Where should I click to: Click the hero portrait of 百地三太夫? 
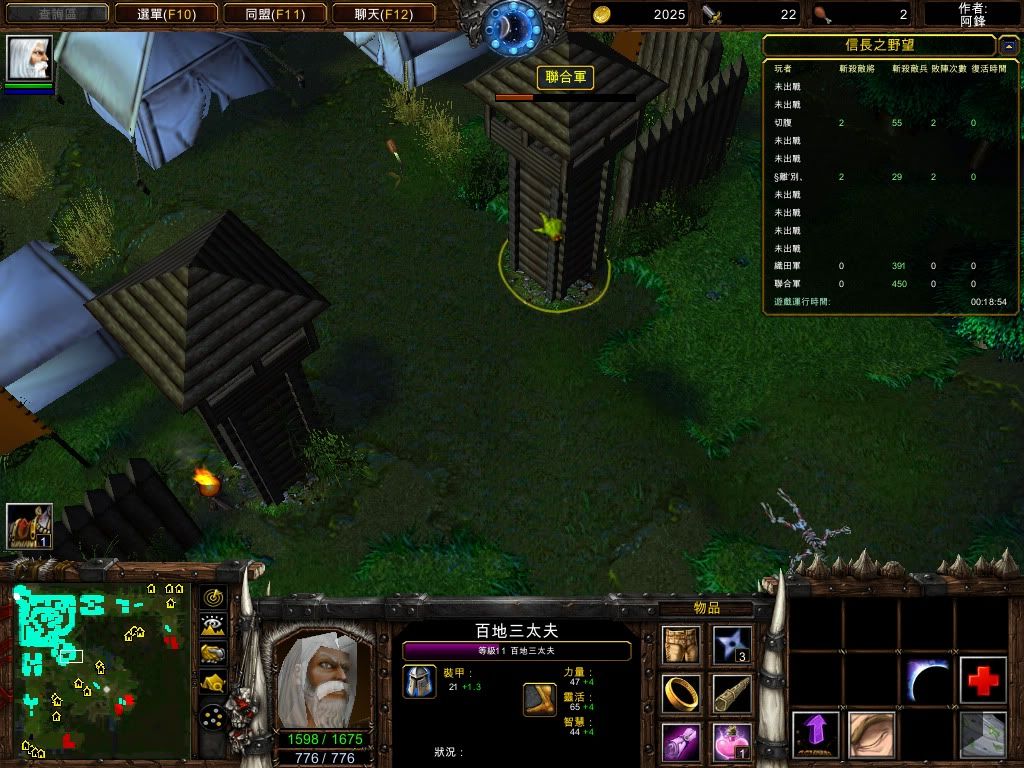click(315, 678)
